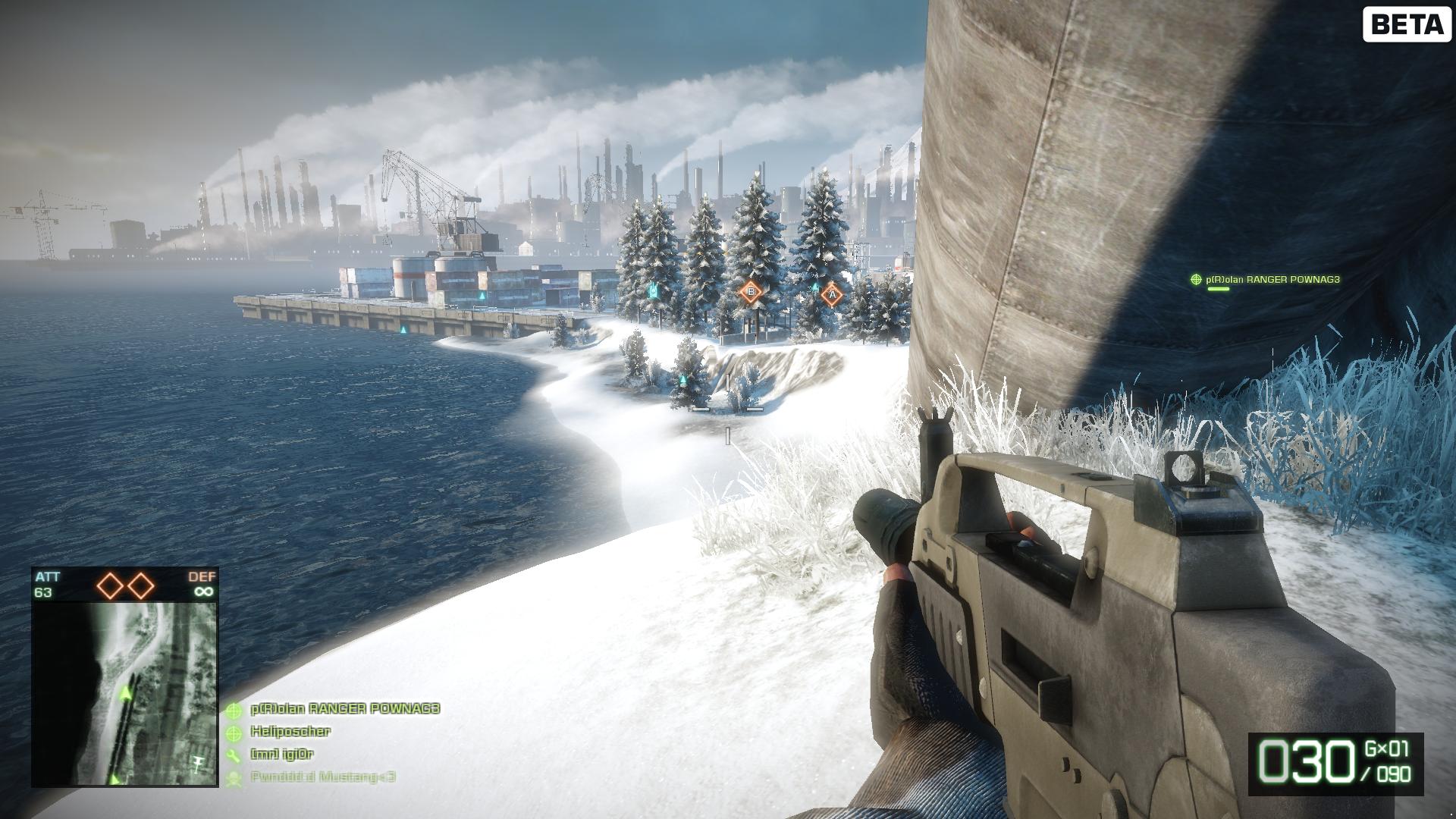This screenshot has height=819, width=1456.
Task: Click the BETA badge
Action: pyautogui.click(x=1407, y=25)
